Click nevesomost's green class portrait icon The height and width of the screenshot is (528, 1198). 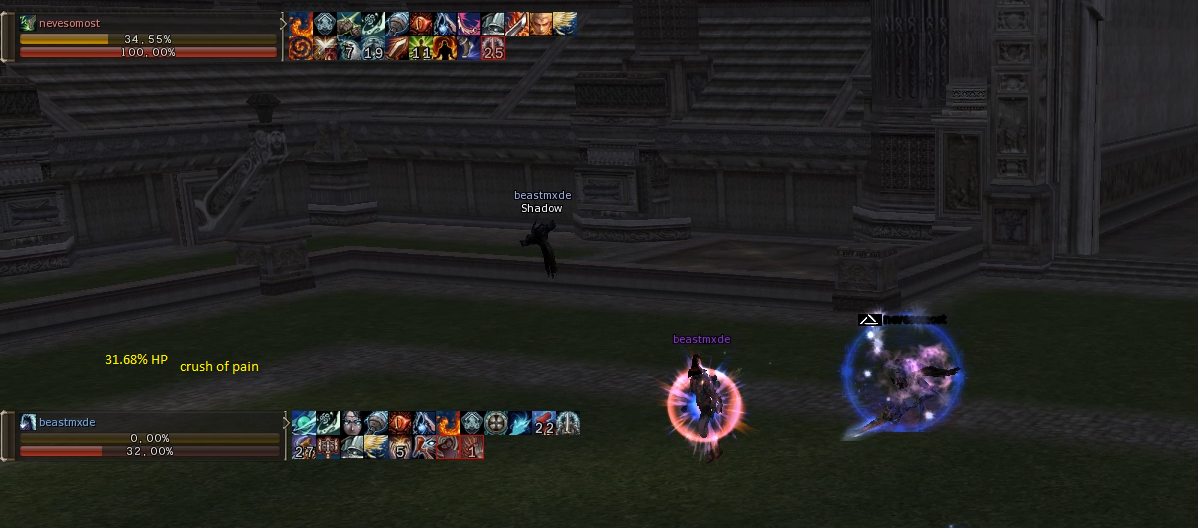28,23
